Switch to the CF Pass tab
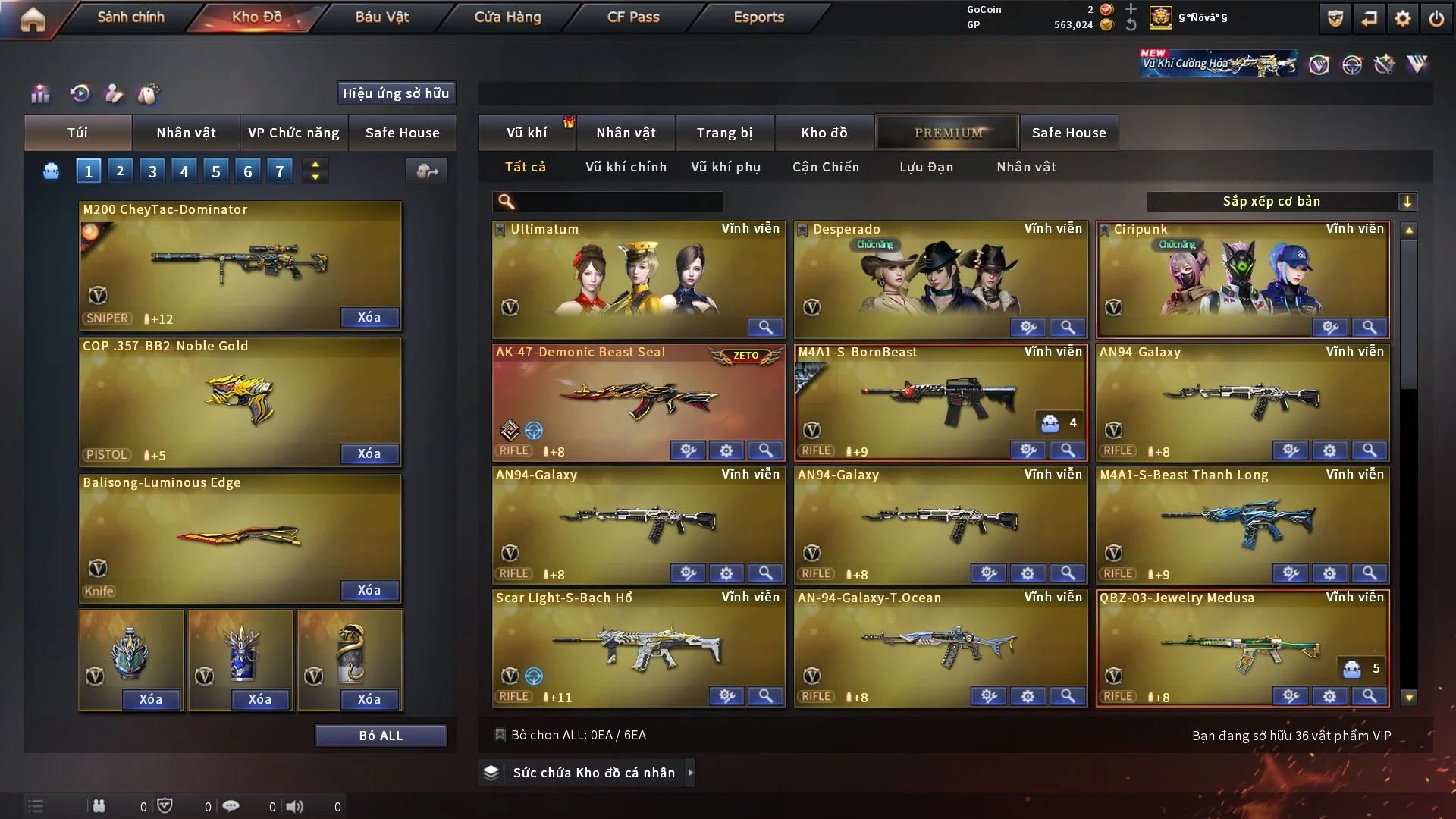This screenshot has height=819, width=1456. [633, 17]
